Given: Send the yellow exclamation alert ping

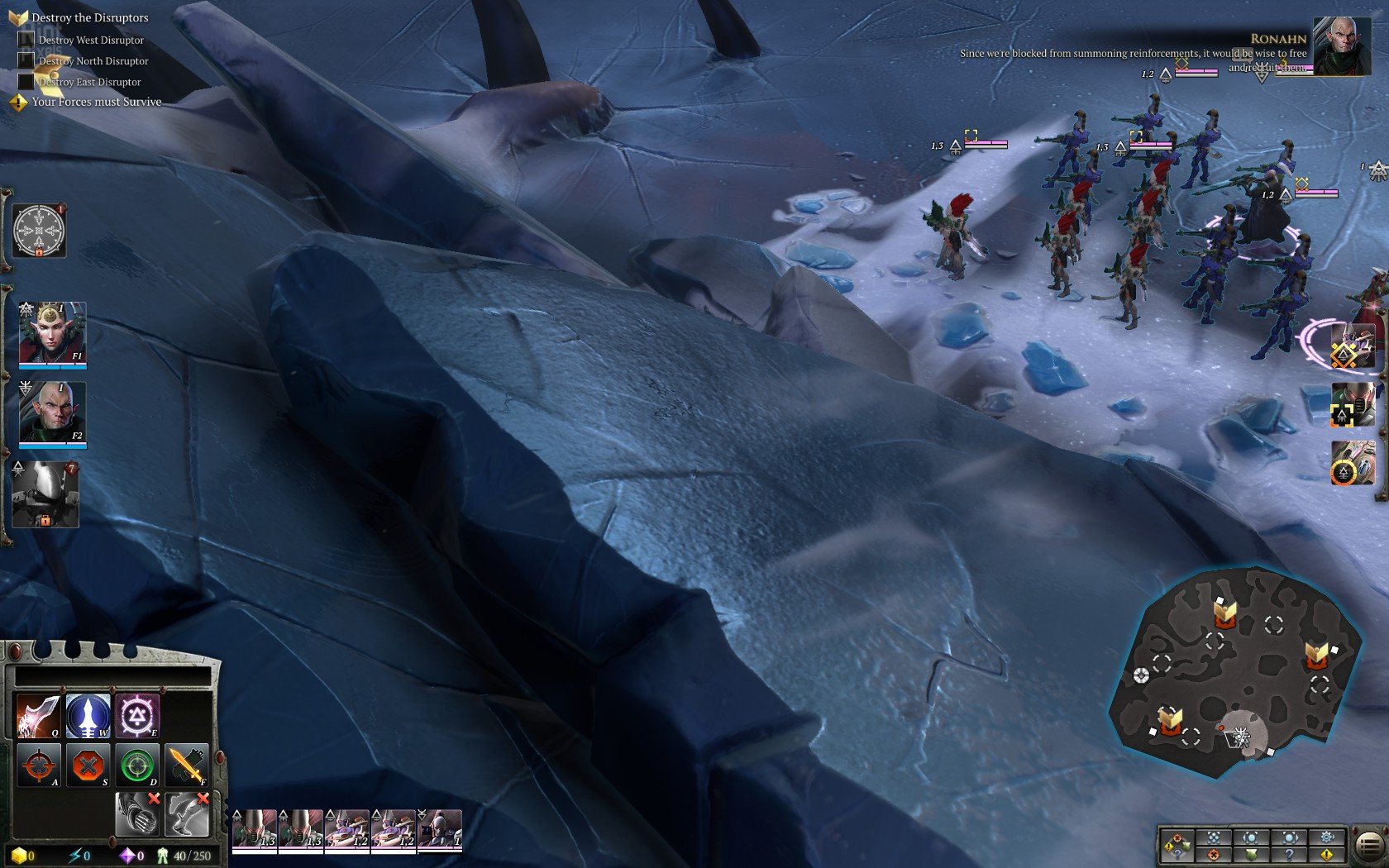Looking at the screenshot, I should [x=1326, y=855].
